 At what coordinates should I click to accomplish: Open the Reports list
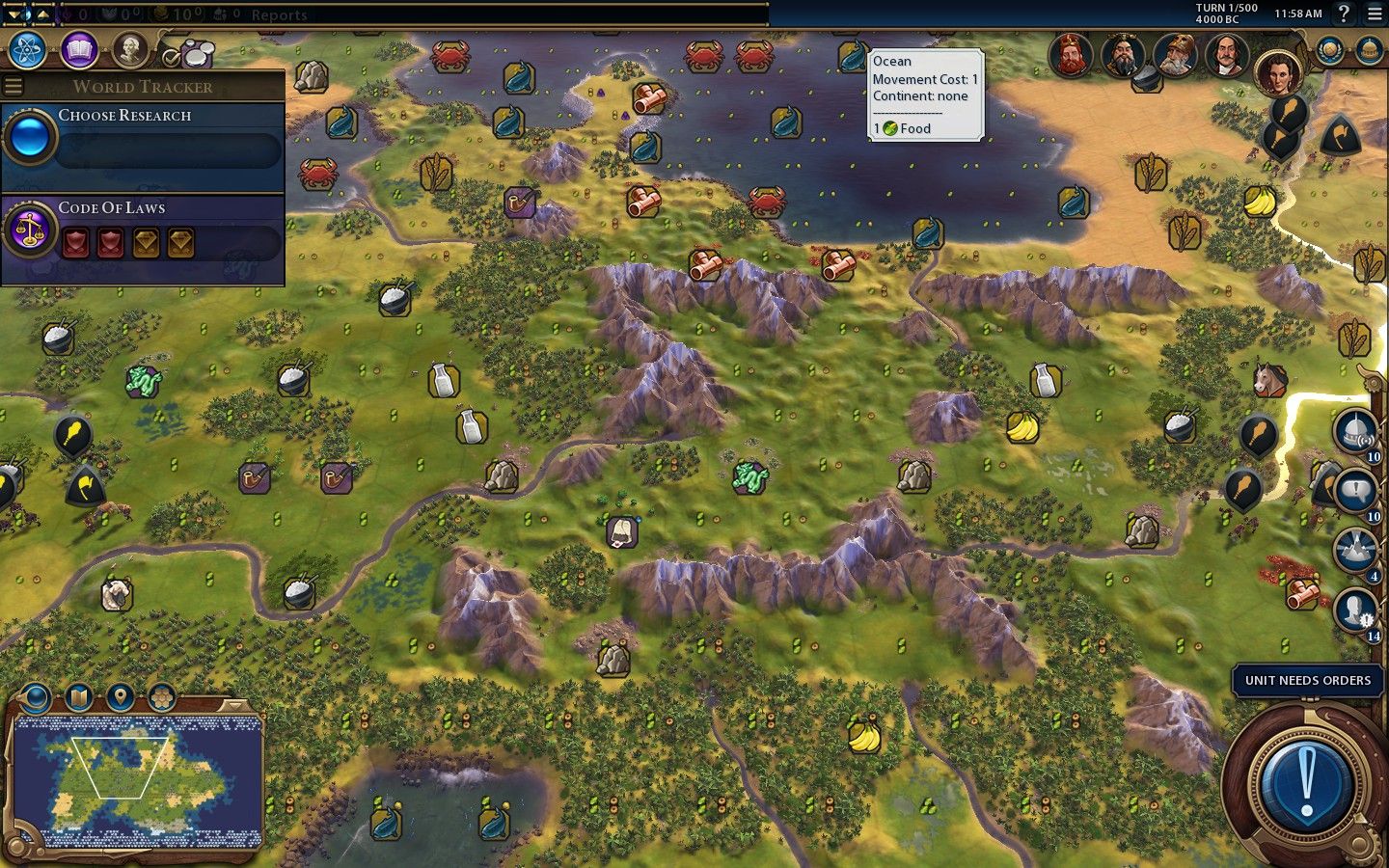point(279,14)
